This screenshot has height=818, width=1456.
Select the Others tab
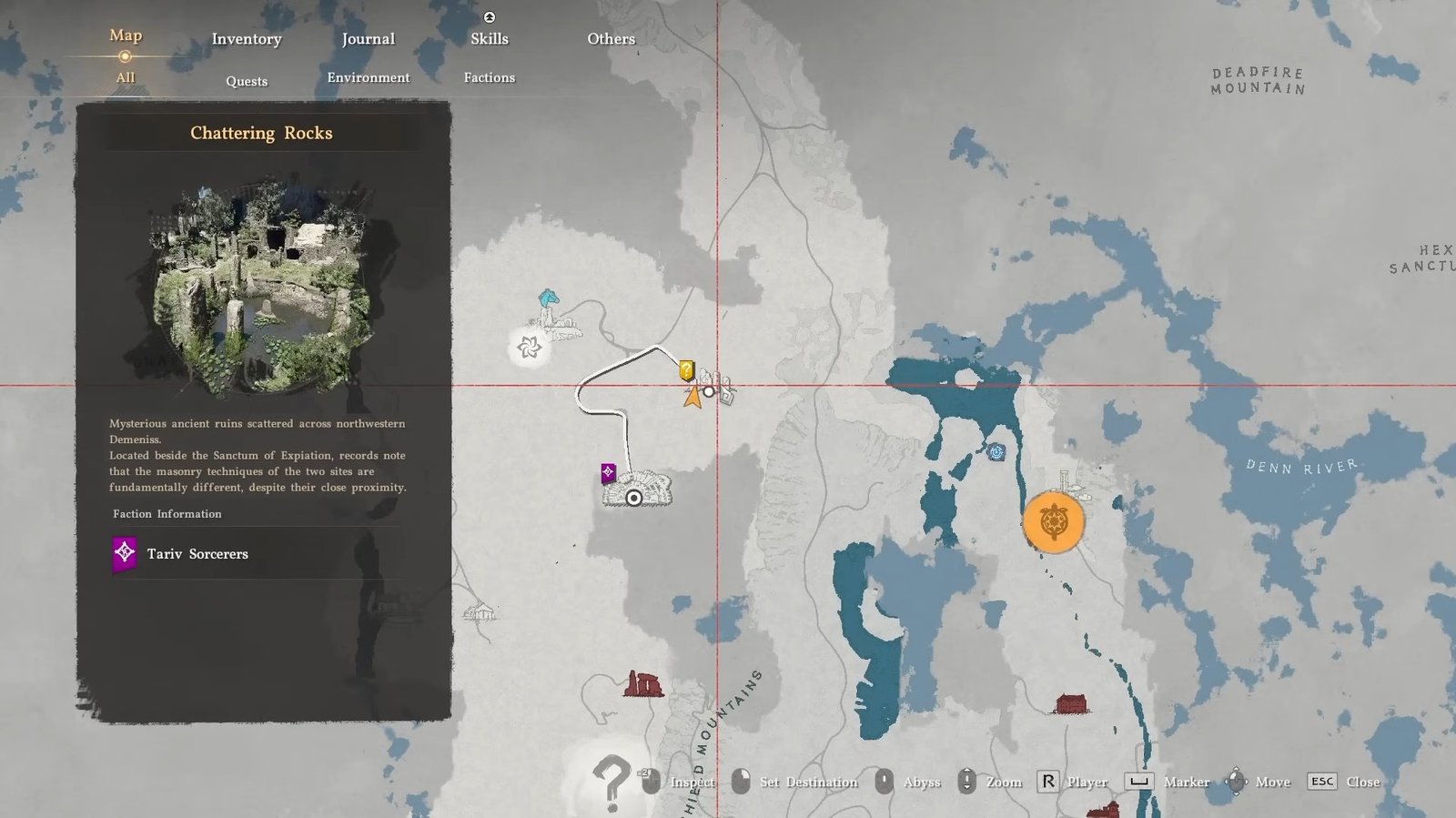point(611,39)
